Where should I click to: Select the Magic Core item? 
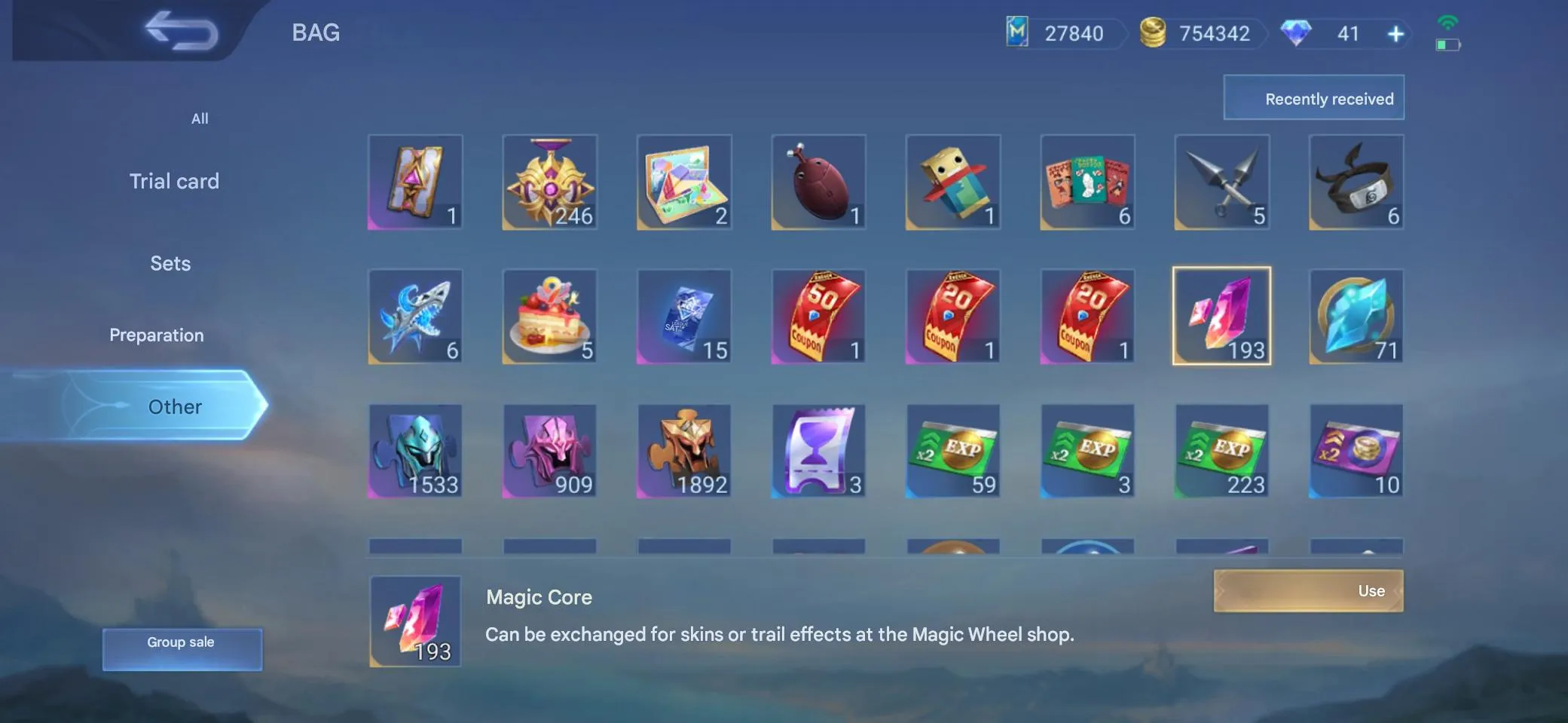(1221, 315)
